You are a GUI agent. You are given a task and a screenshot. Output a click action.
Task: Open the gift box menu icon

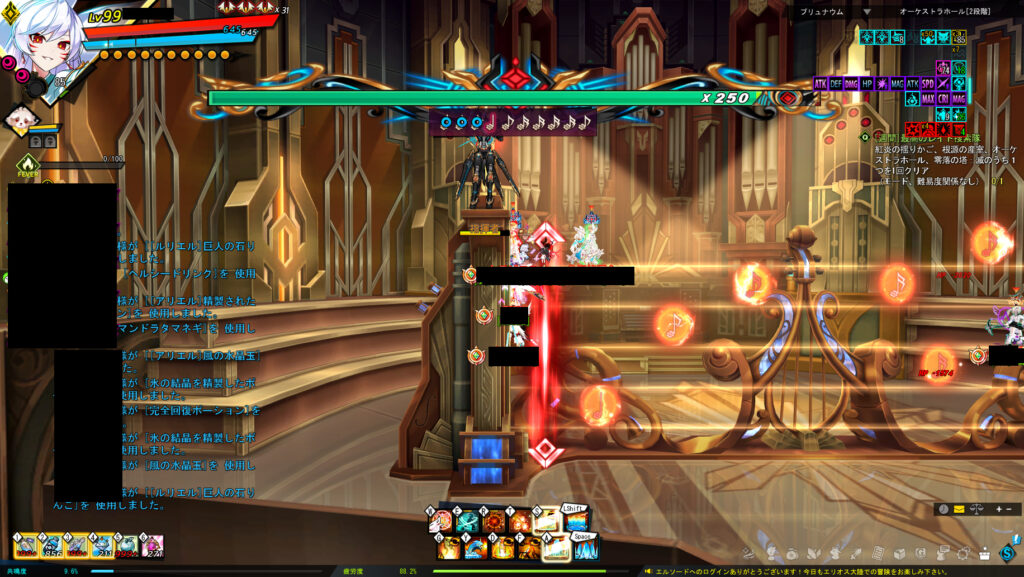(984, 554)
